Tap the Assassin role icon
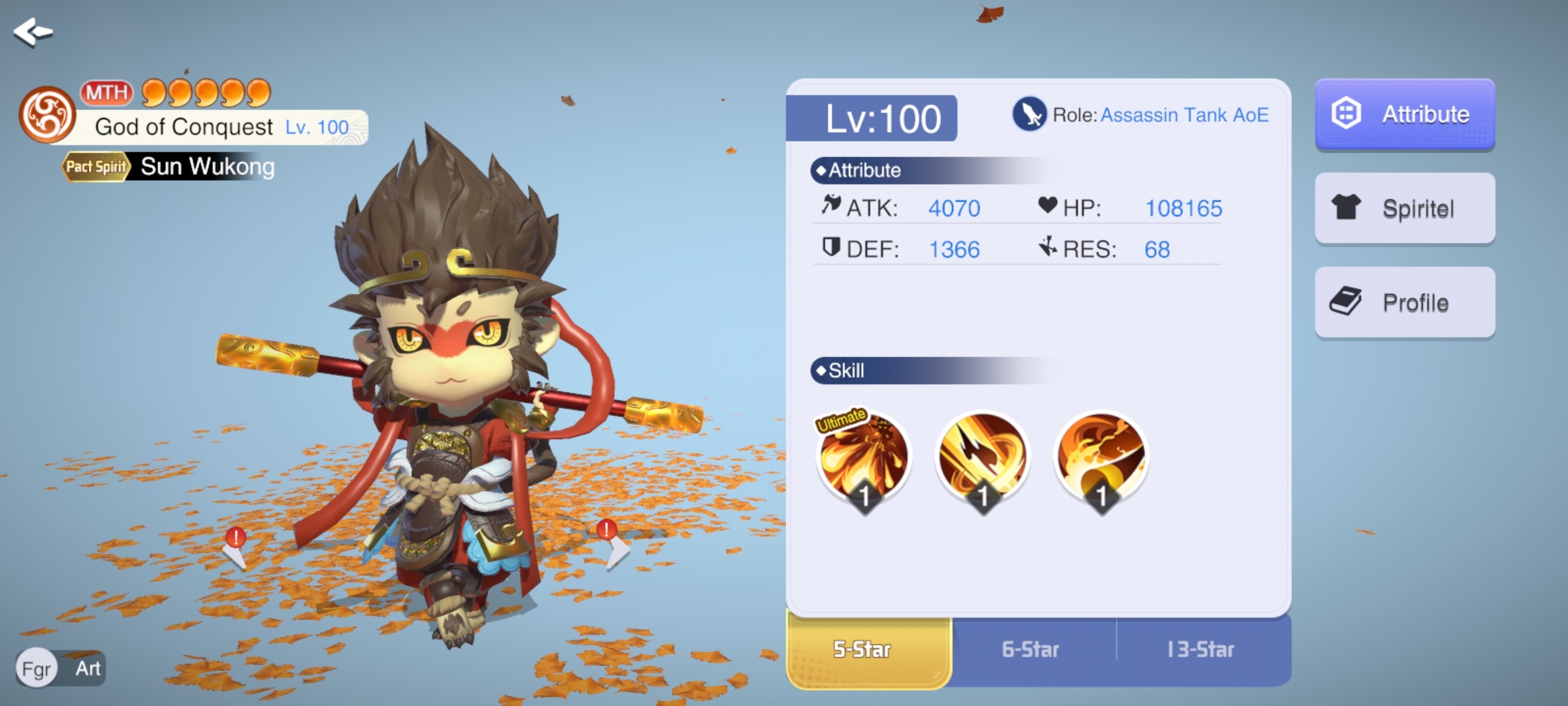The width and height of the screenshot is (1568, 706). [x=1029, y=114]
